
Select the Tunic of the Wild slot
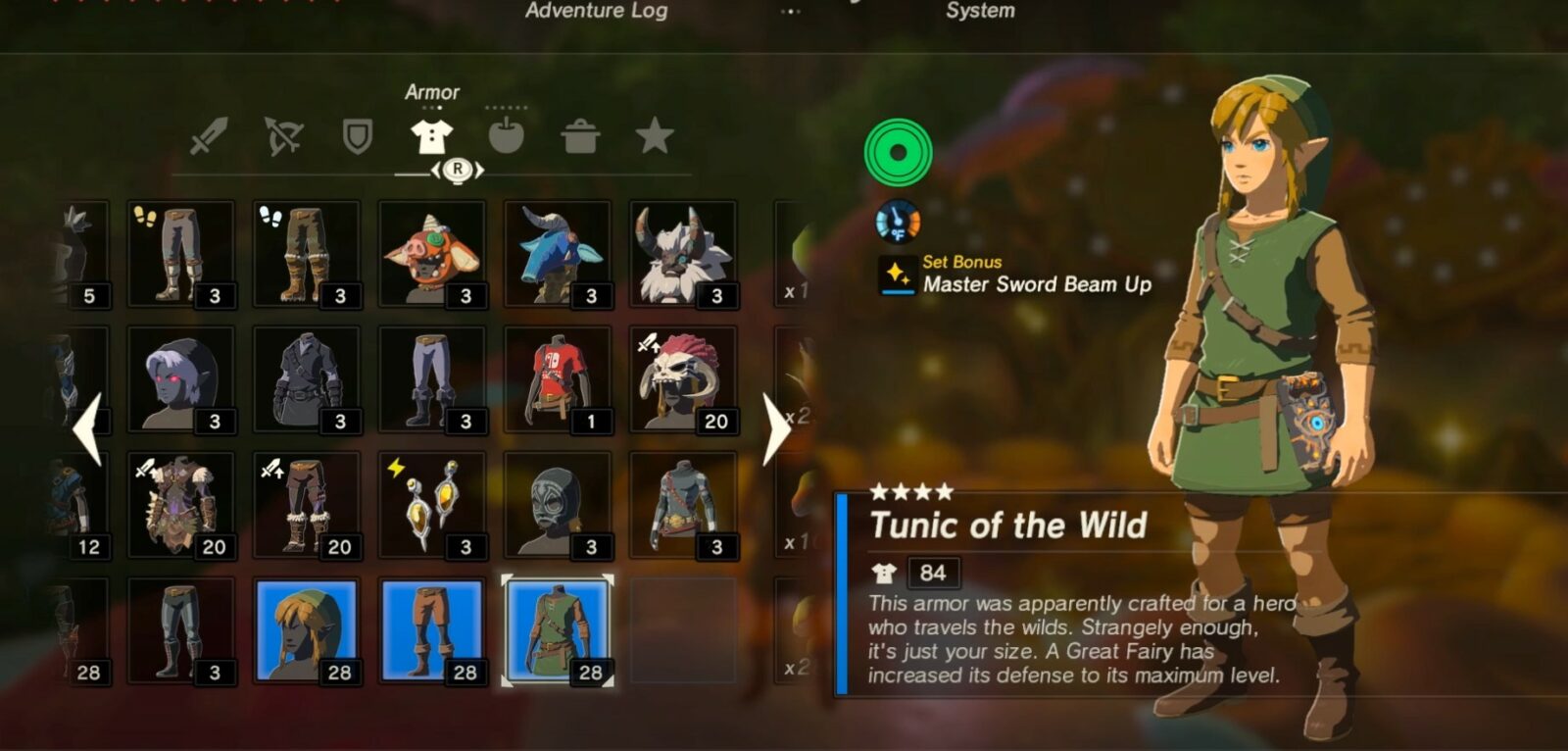[x=558, y=631]
